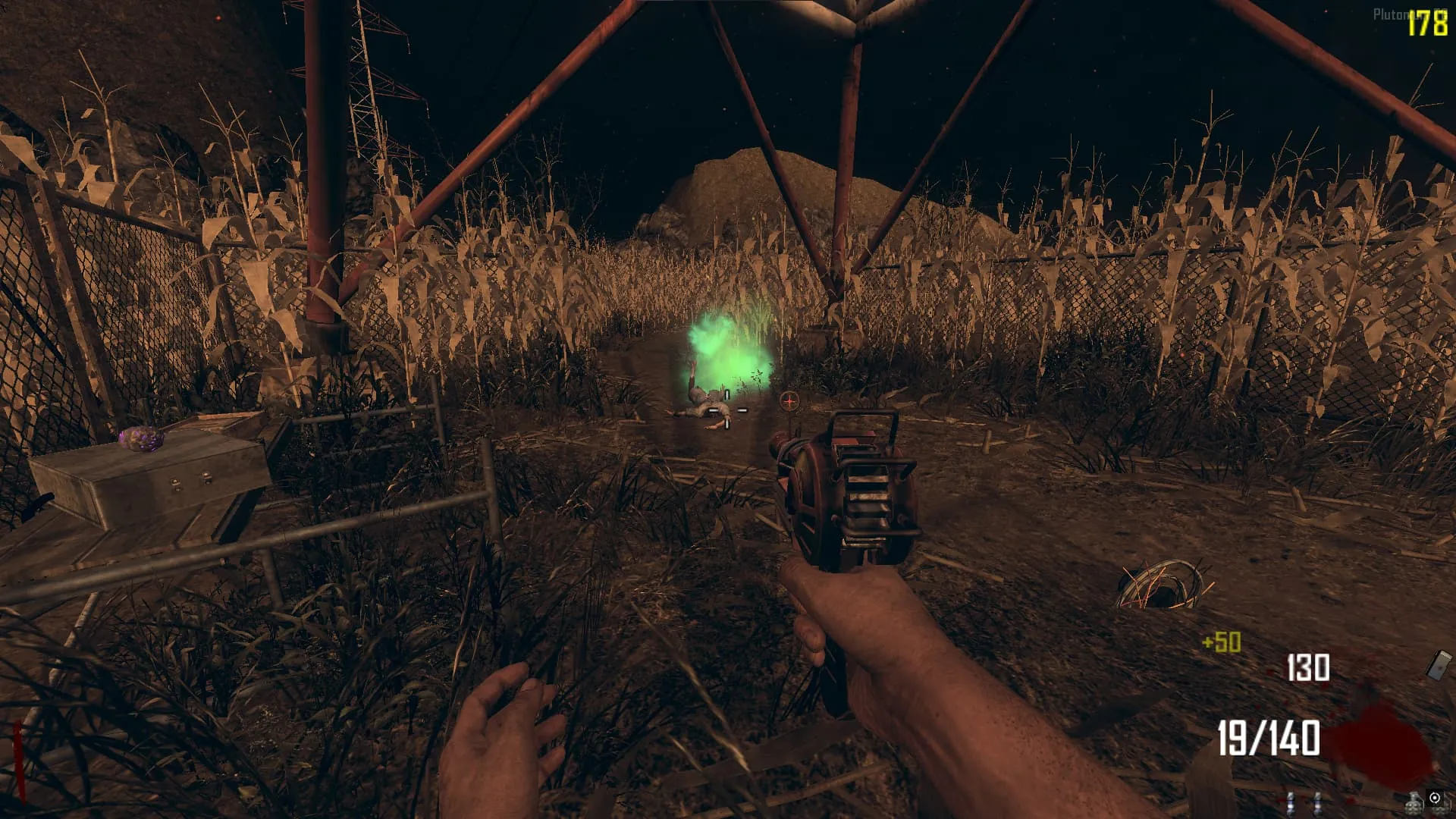Select the carried part icon above the blood splat

1439,664
